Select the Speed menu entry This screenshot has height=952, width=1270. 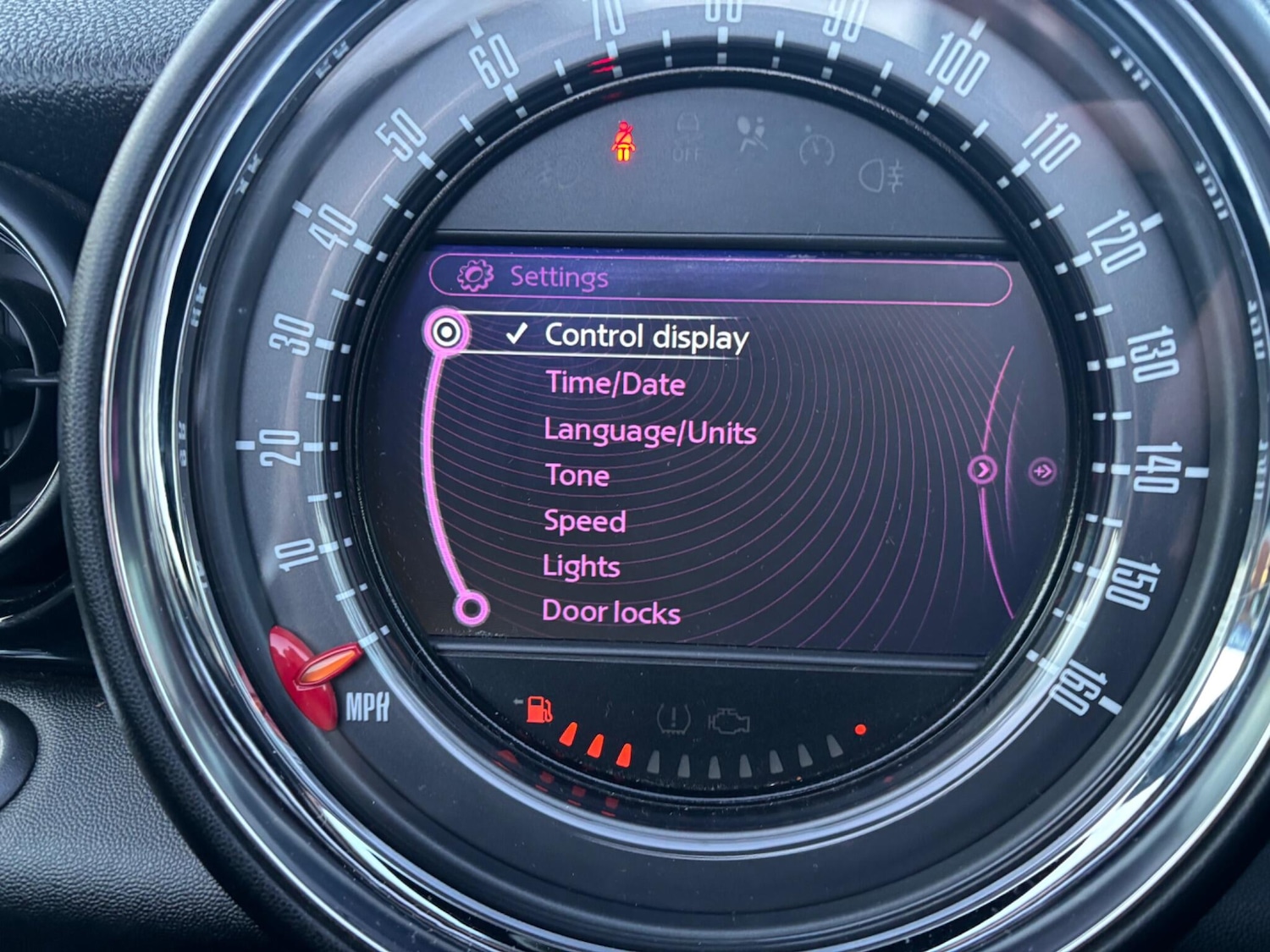(x=584, y=521)
